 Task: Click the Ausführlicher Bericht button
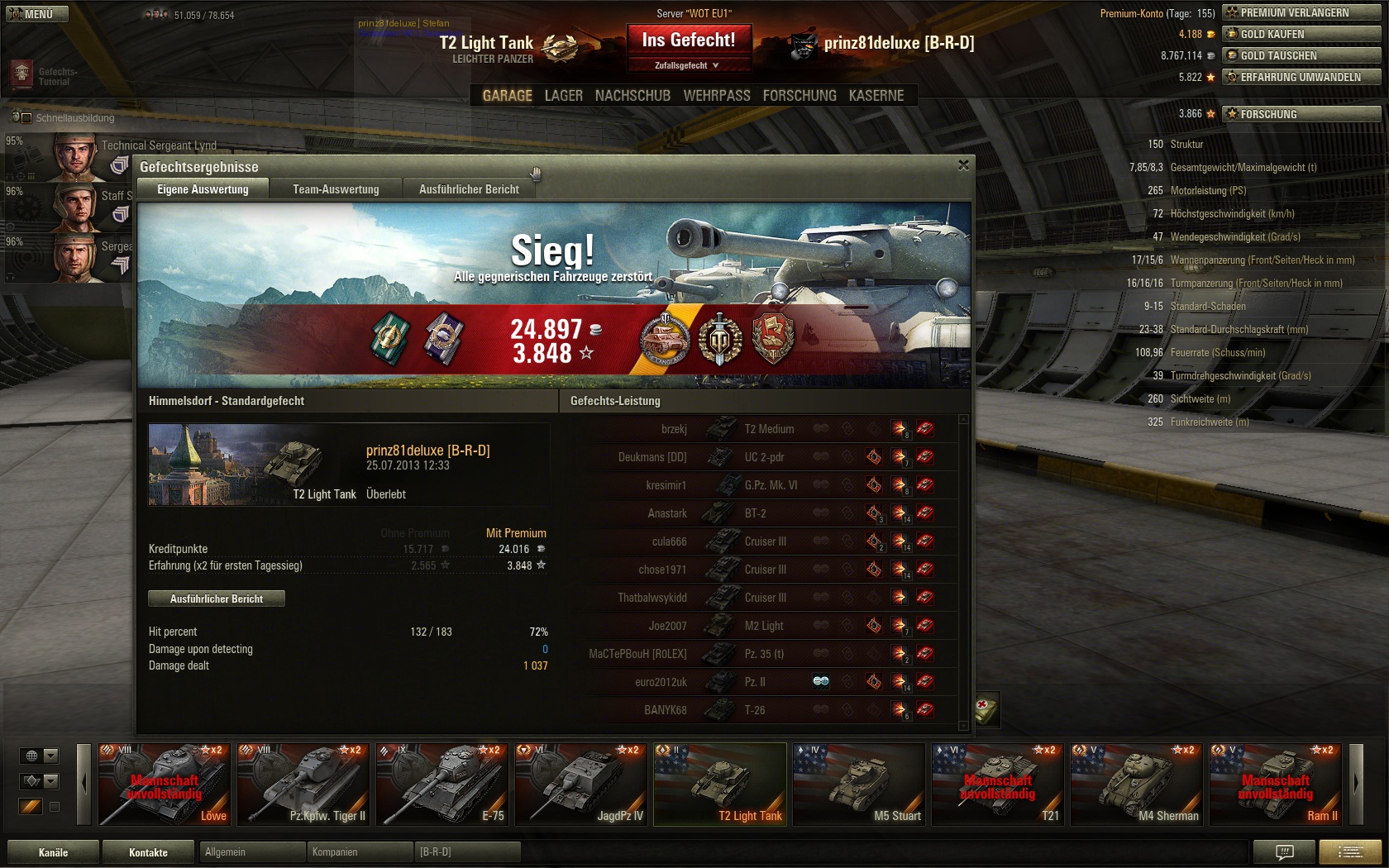pos(217,599)
